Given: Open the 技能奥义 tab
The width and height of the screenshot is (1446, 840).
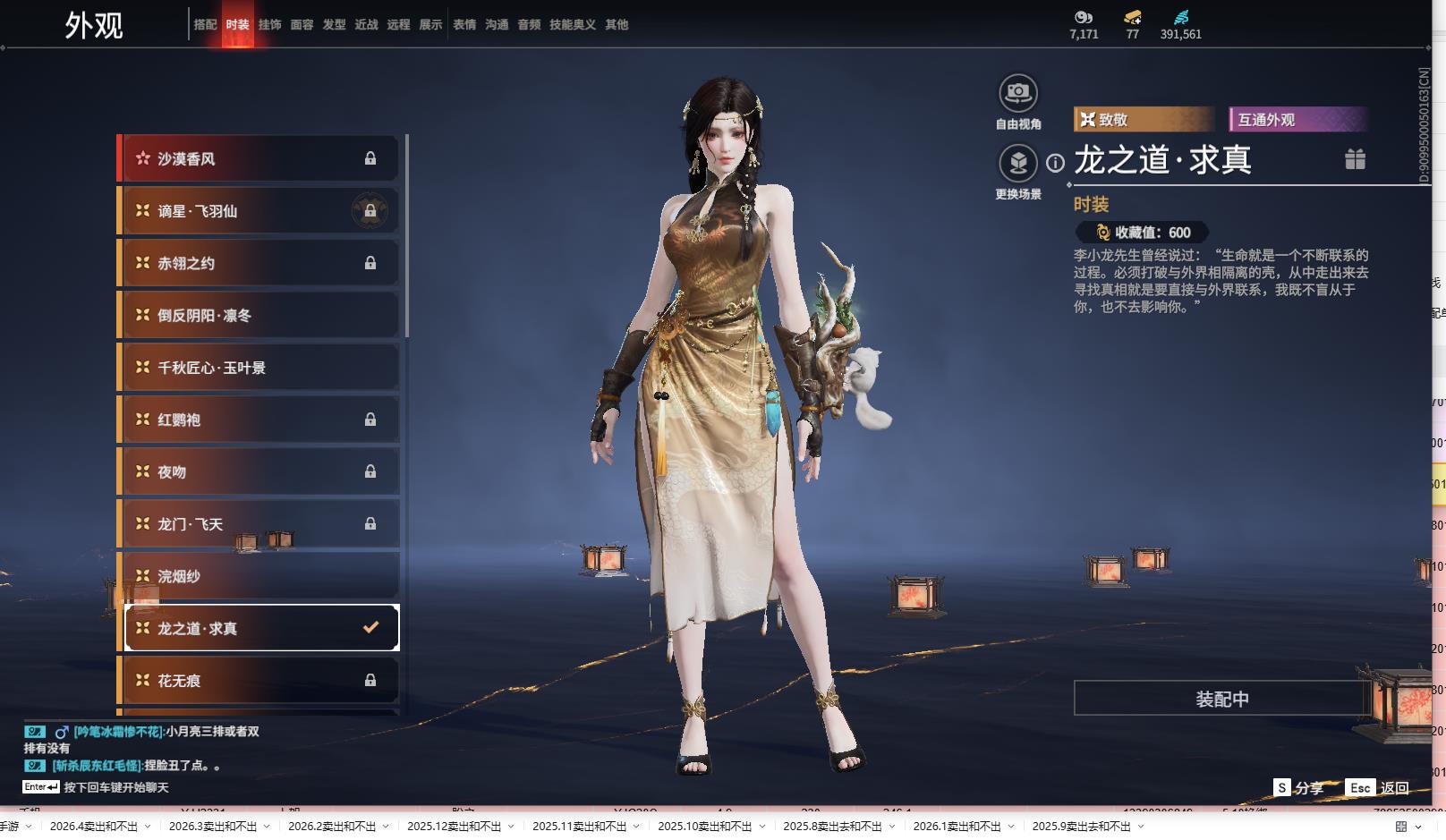Looking at the screenshot, I should 572,25.
